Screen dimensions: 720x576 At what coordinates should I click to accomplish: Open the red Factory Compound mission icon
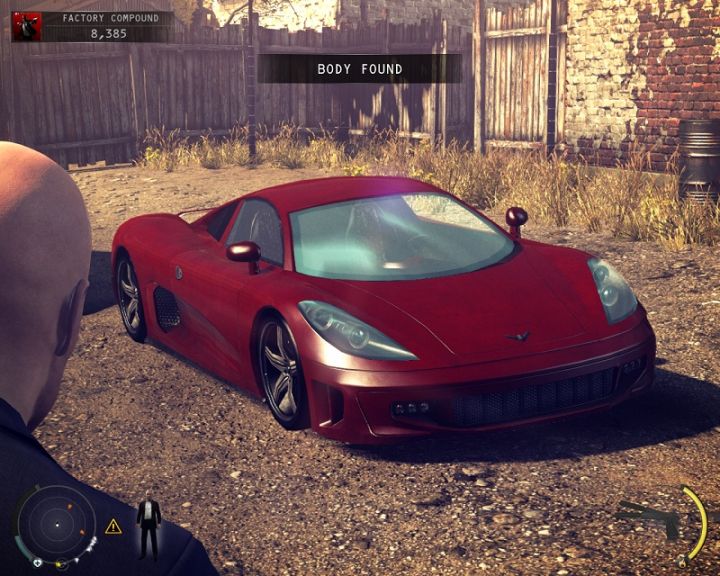point(27,26)
